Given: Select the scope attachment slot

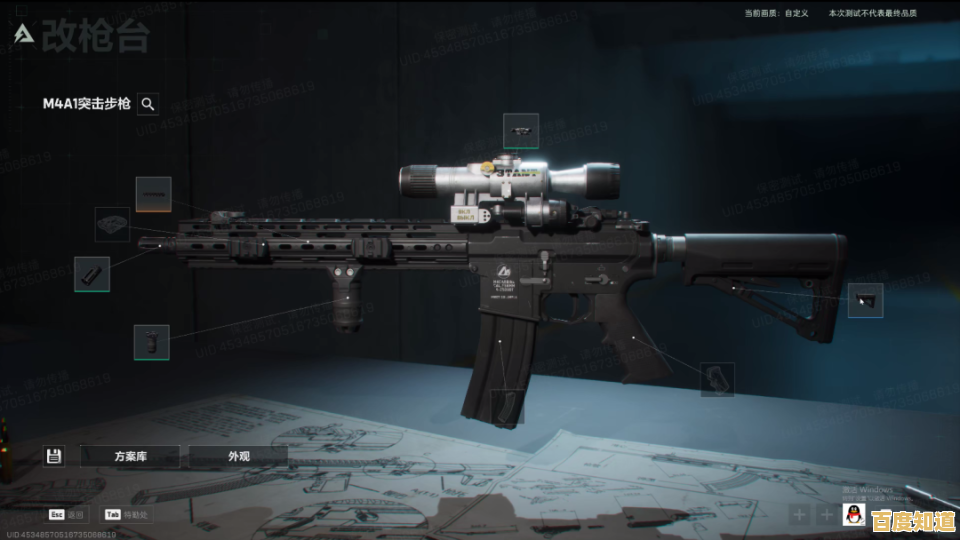Looking at the screenshot, I should click(x=521, y=130).
